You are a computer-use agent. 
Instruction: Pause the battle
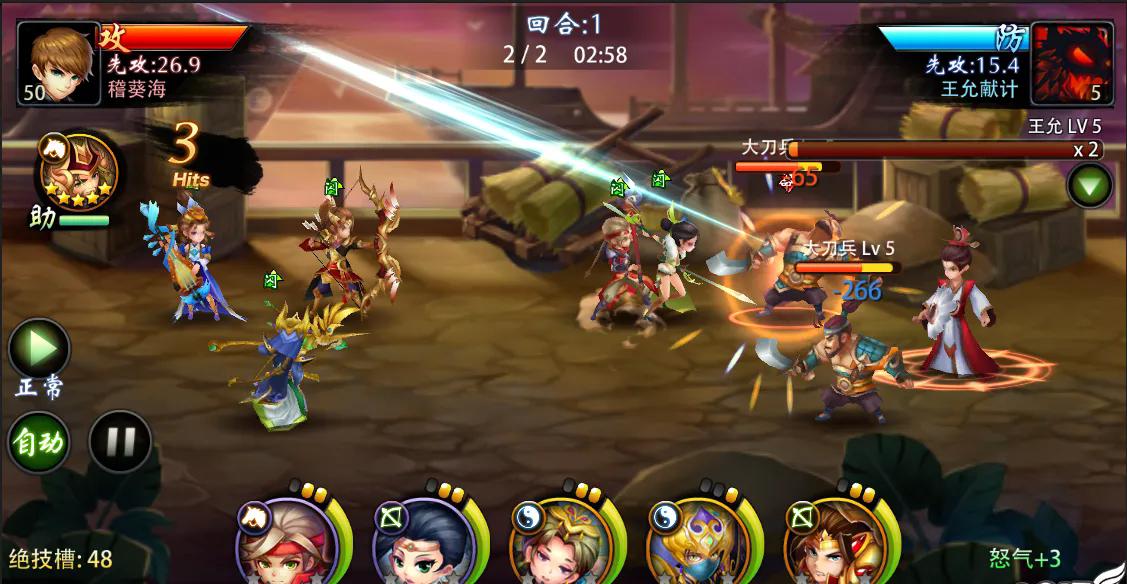point(120,441)
